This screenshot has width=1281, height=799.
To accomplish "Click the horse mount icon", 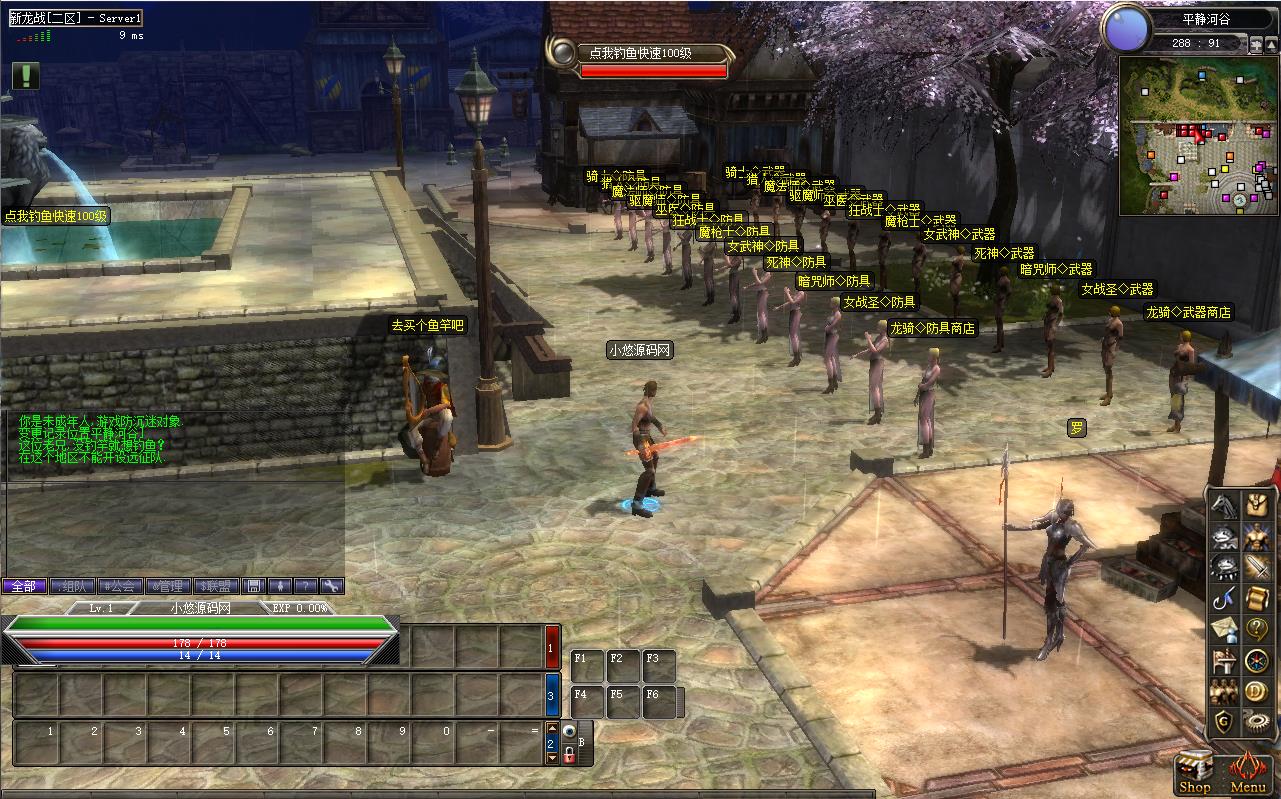I will point(1224,506).
